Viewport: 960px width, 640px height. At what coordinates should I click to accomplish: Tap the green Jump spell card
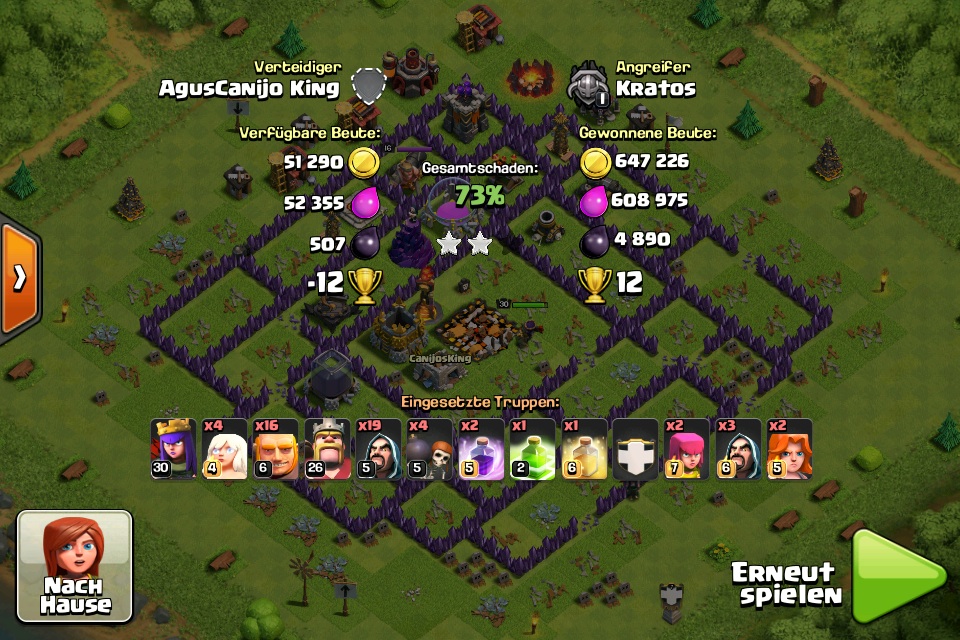(533, 448)
